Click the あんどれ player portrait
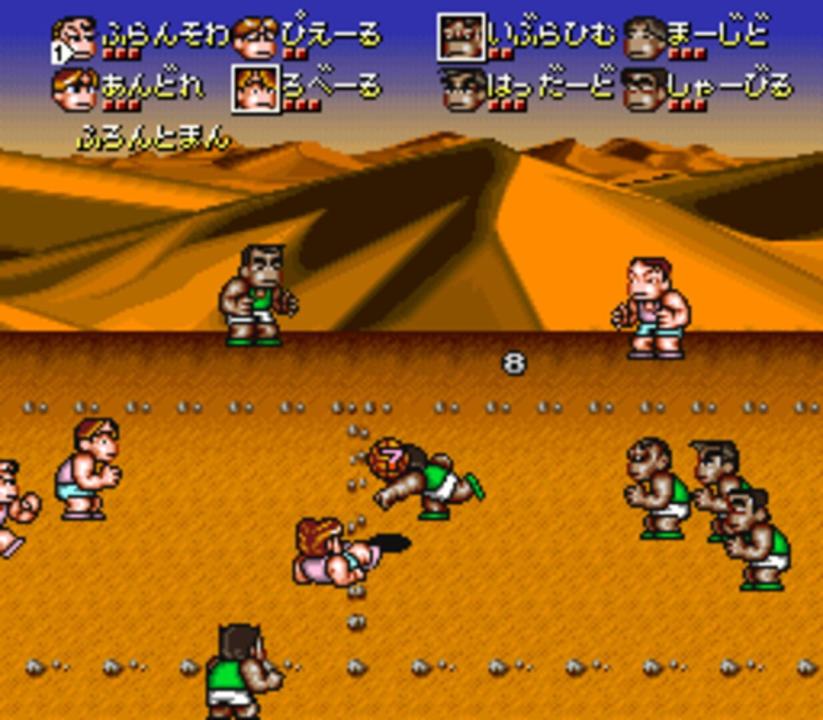The height and width of the screenshot is (720, 823). tap(75, 88)
